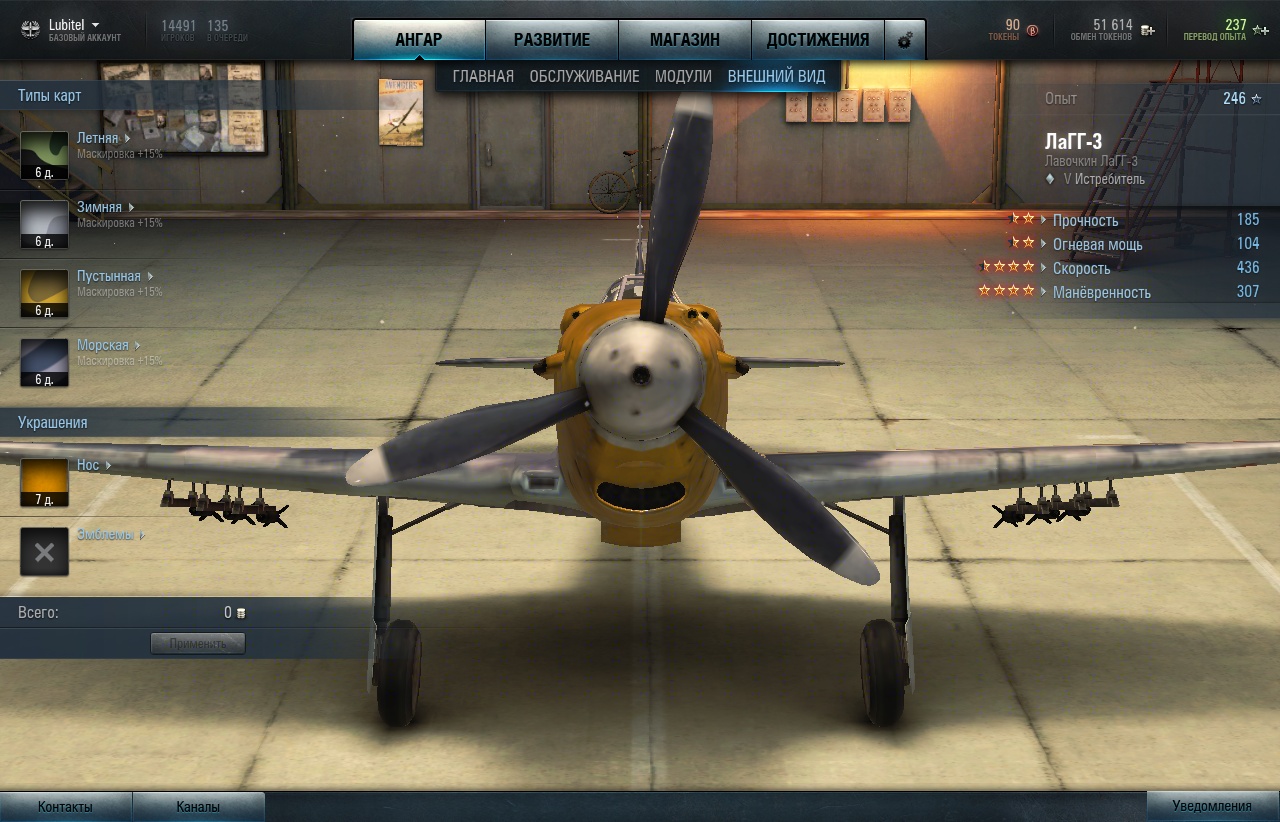Viewport: 1280px width, 822px height.
Task: Open settings with the gear icon
Action: (905, 41)
